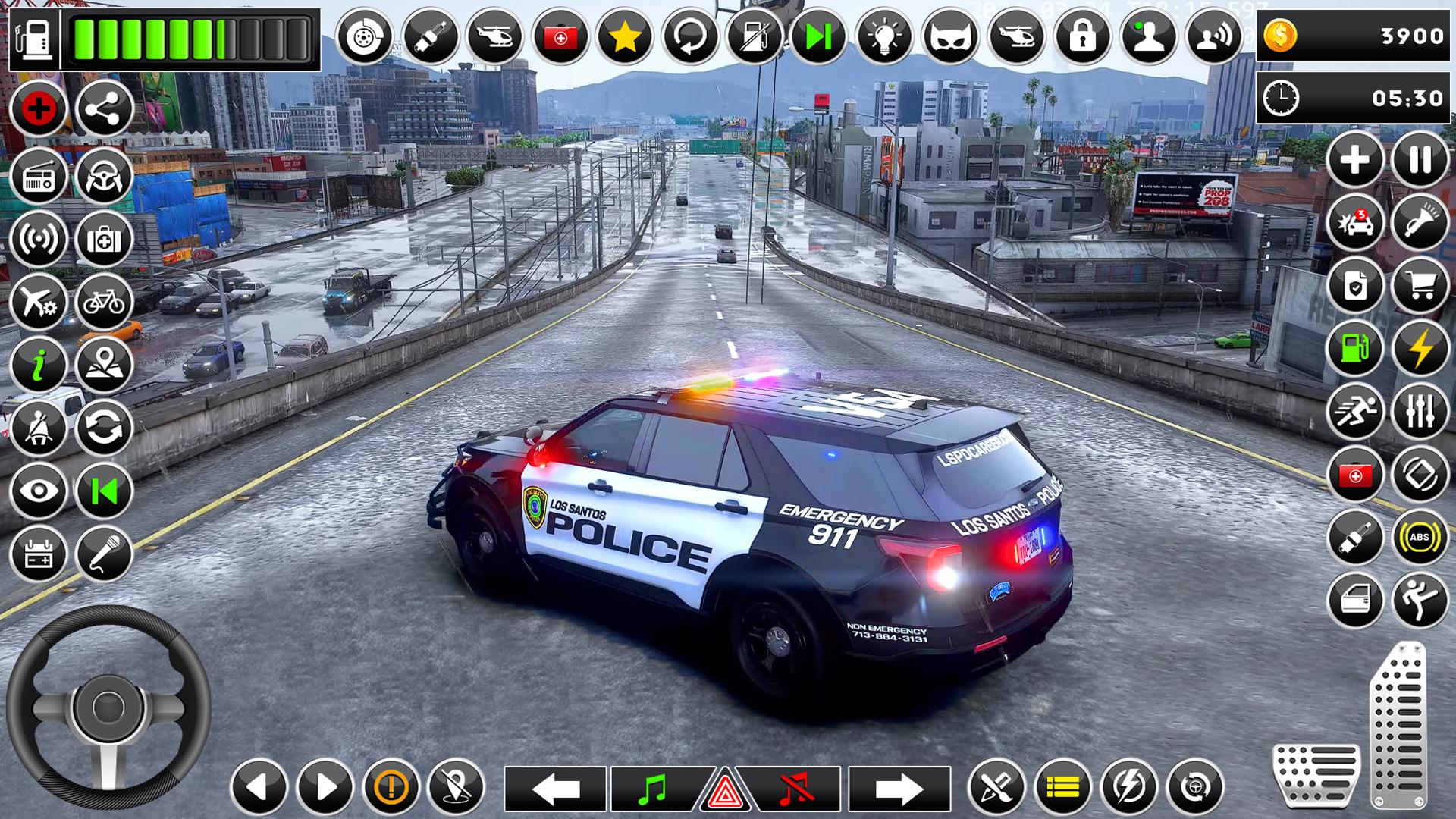Viewport: 1456px width, 819px height.
Task: Toggle the ABS brake button
Action: 1420,538
